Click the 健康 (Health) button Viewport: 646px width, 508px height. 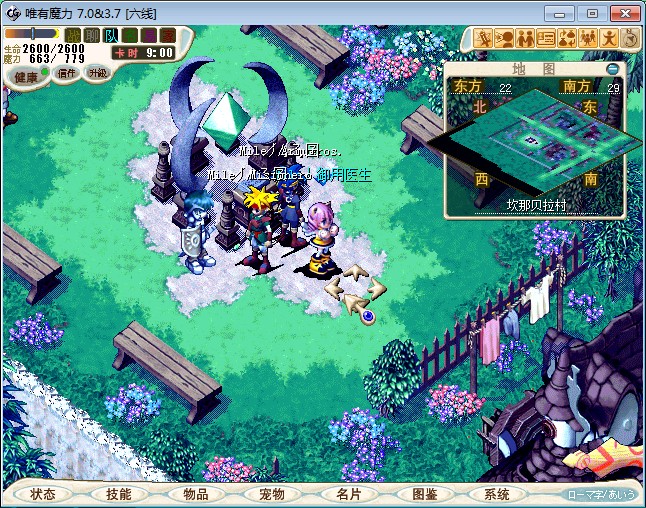26,77
